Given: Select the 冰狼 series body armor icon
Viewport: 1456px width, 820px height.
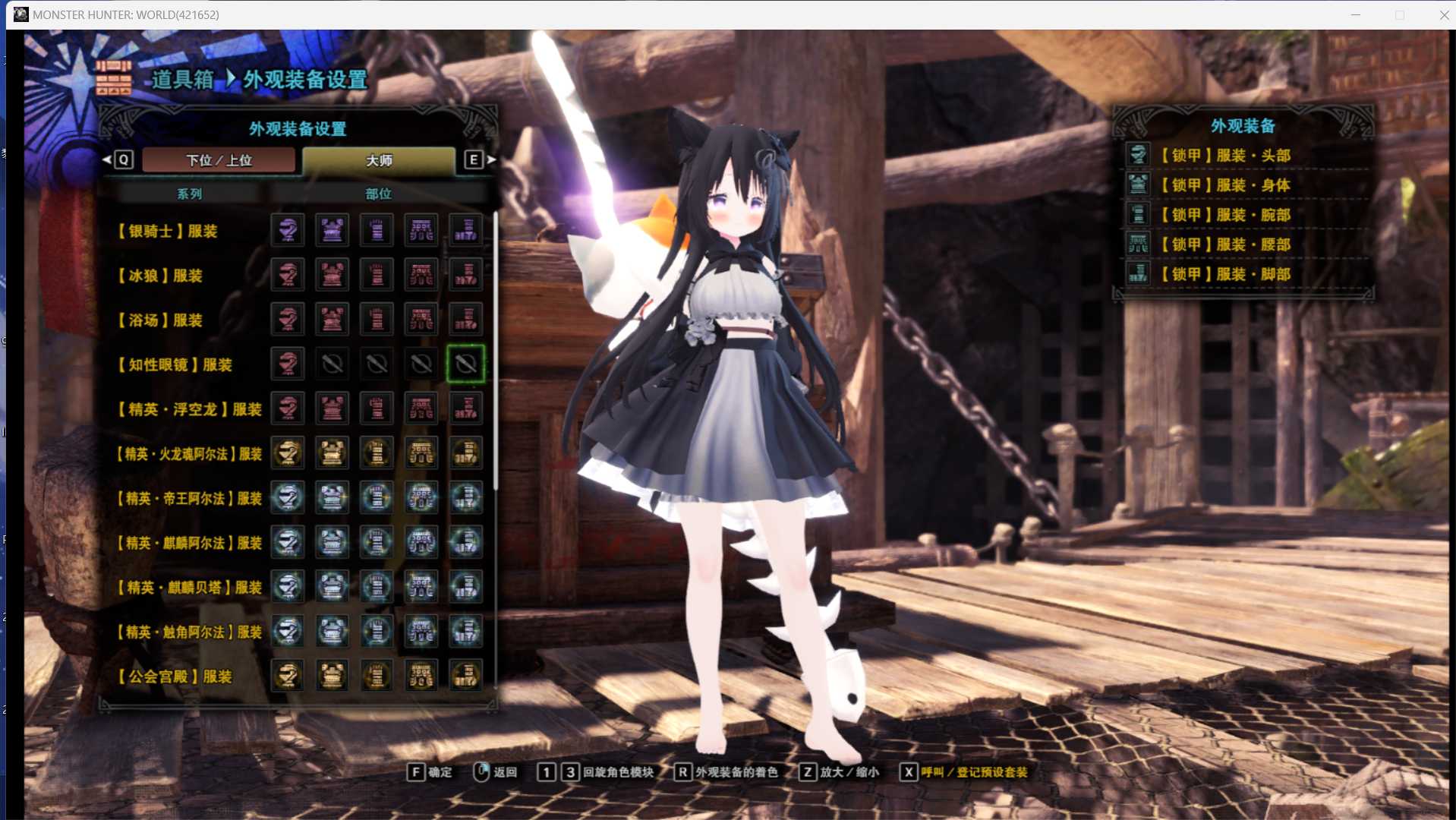Looking at the screenshot, I should pyautogui.click(x=332, y=275).
